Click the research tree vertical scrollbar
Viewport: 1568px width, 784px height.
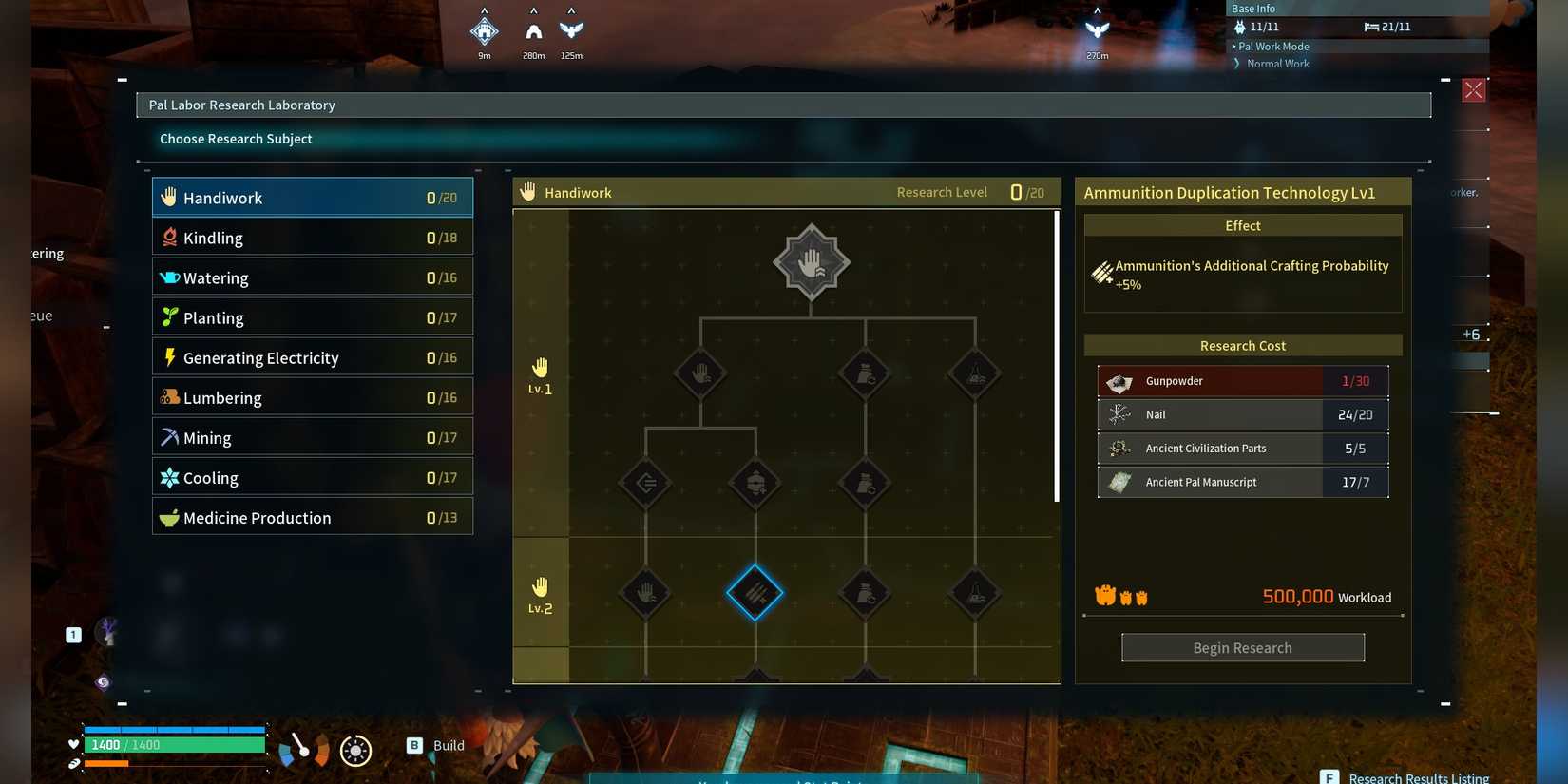(1057, 356)
